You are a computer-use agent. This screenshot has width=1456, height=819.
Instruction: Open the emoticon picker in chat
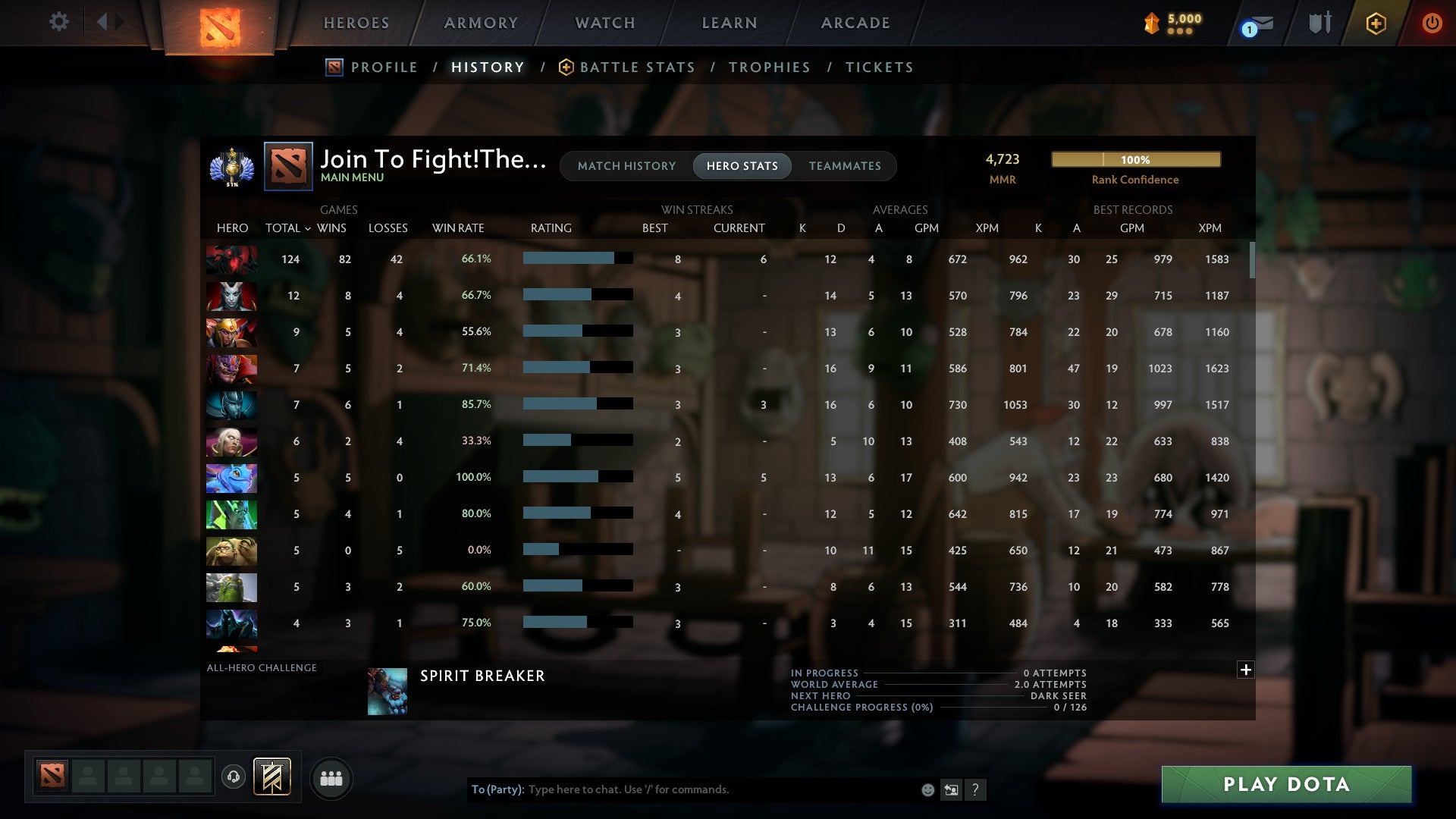point(928,789)
